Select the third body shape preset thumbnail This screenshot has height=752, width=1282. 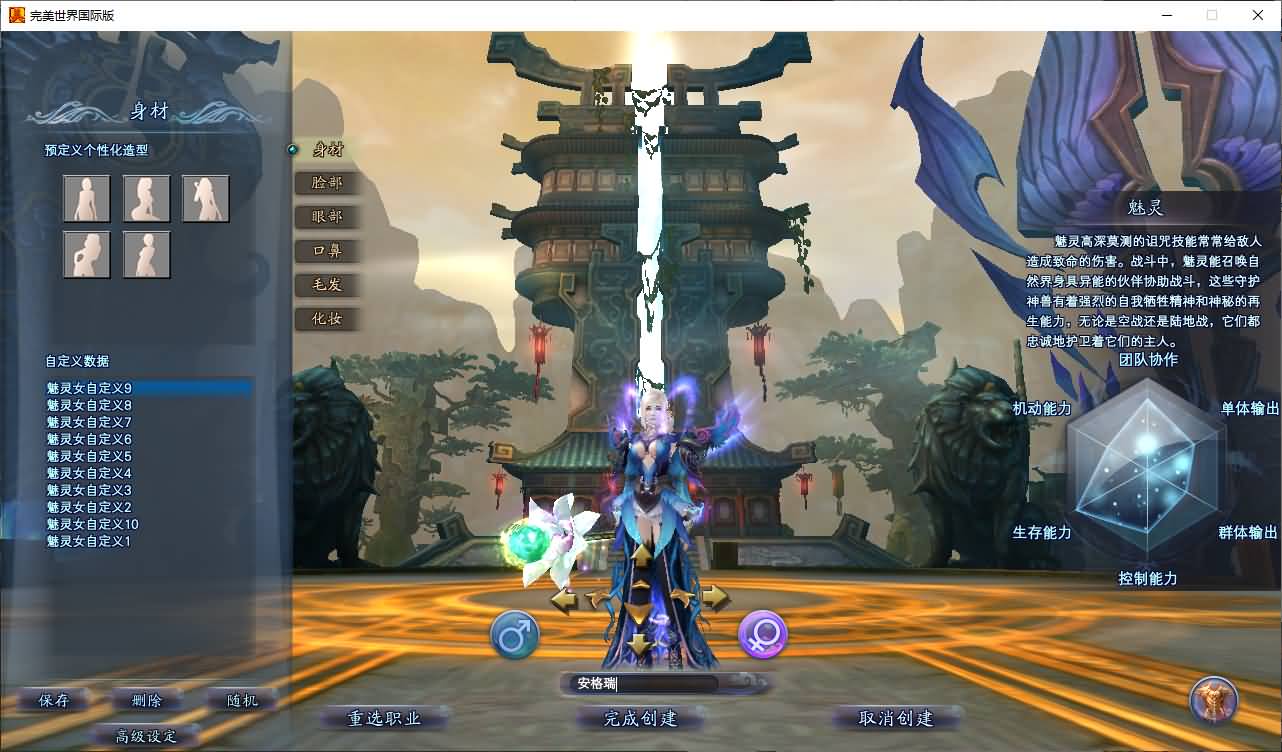pyautogui.click(x=204, y=197)
